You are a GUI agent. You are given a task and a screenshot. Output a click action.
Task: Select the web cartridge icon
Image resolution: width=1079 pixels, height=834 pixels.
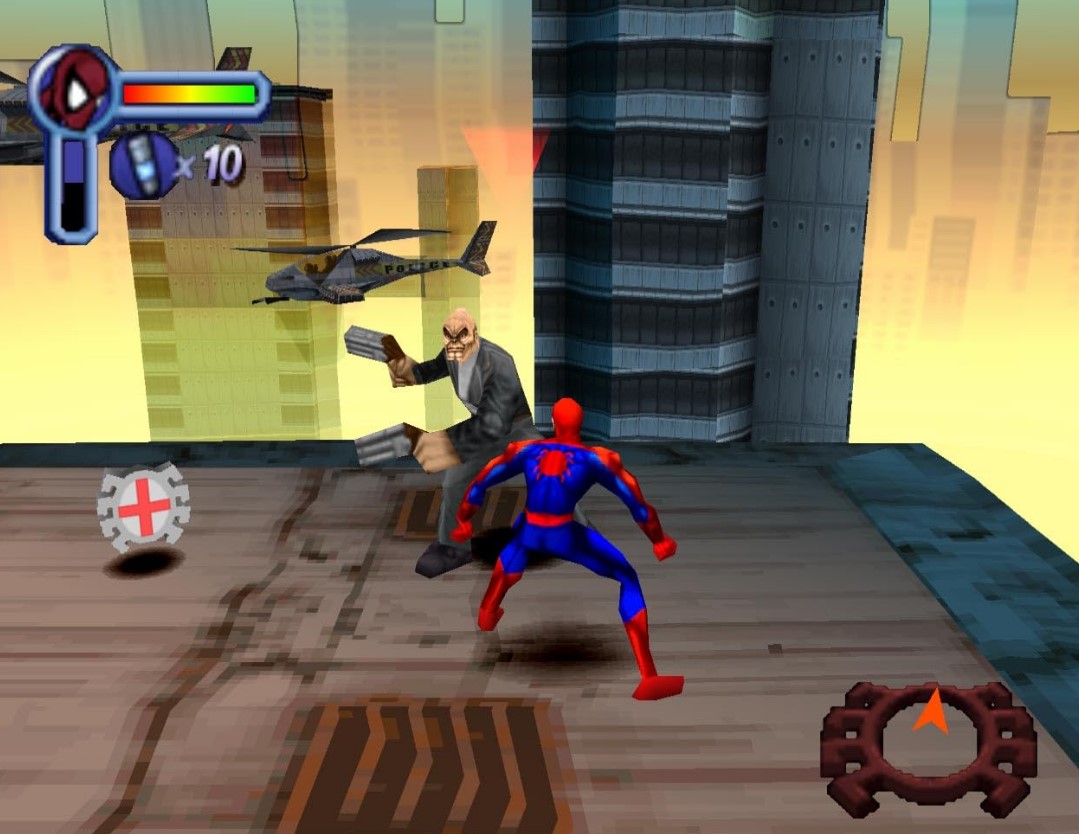[145, 165]
